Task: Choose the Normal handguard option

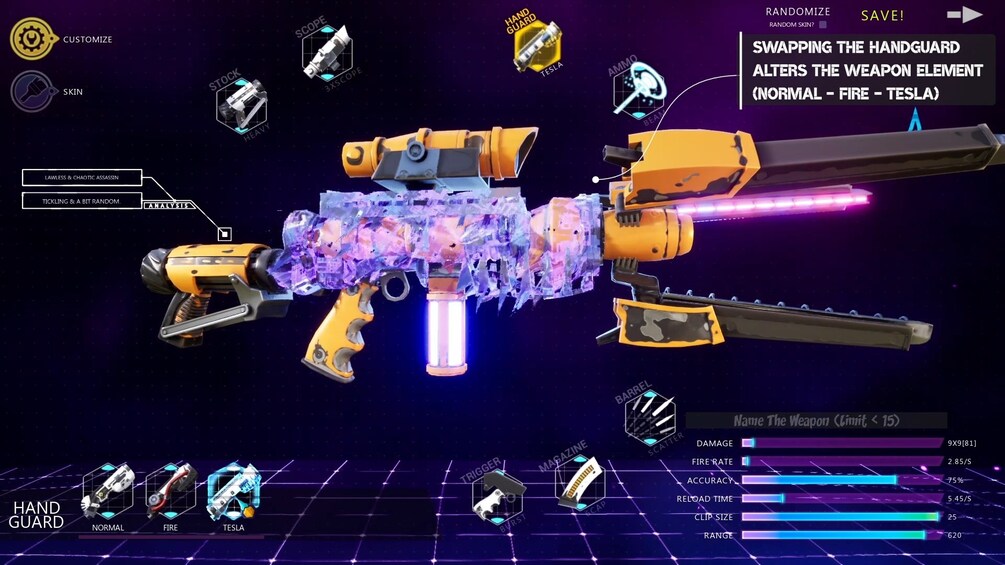Action: [x=108, y=492]
